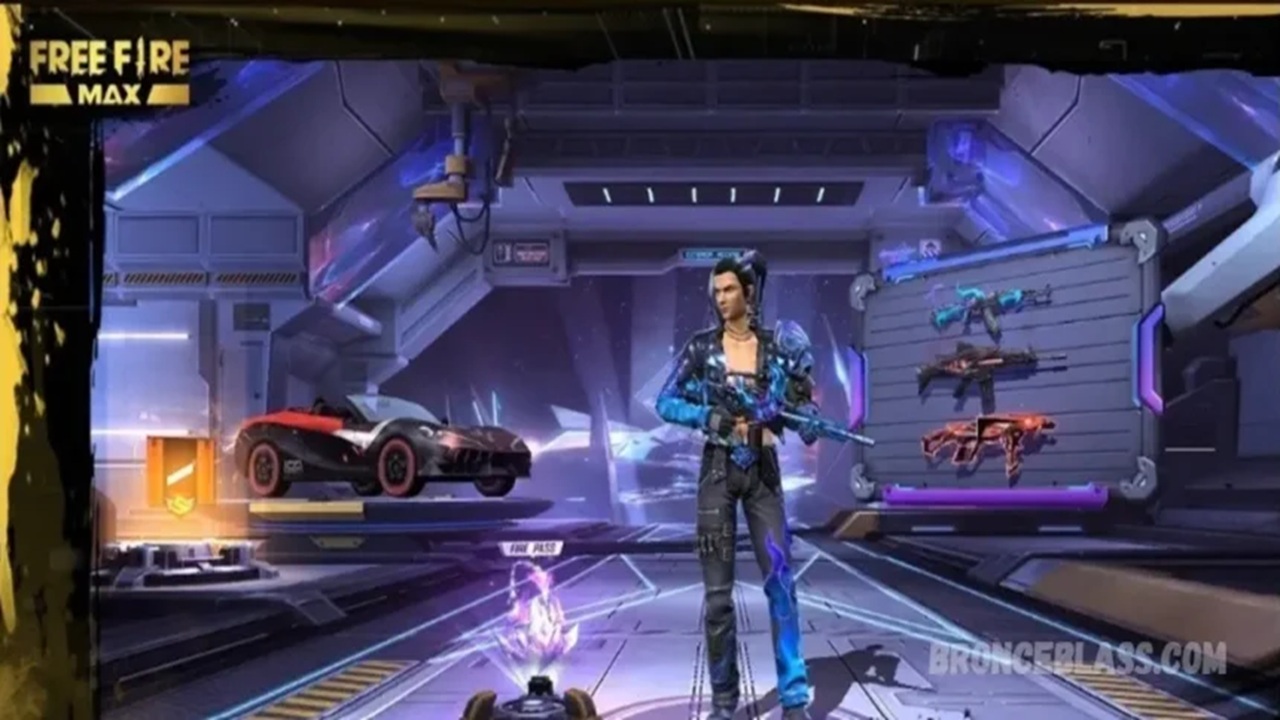Open the Fire Pass label
This screenshot has width=1280, height=720.
(531, 548)
